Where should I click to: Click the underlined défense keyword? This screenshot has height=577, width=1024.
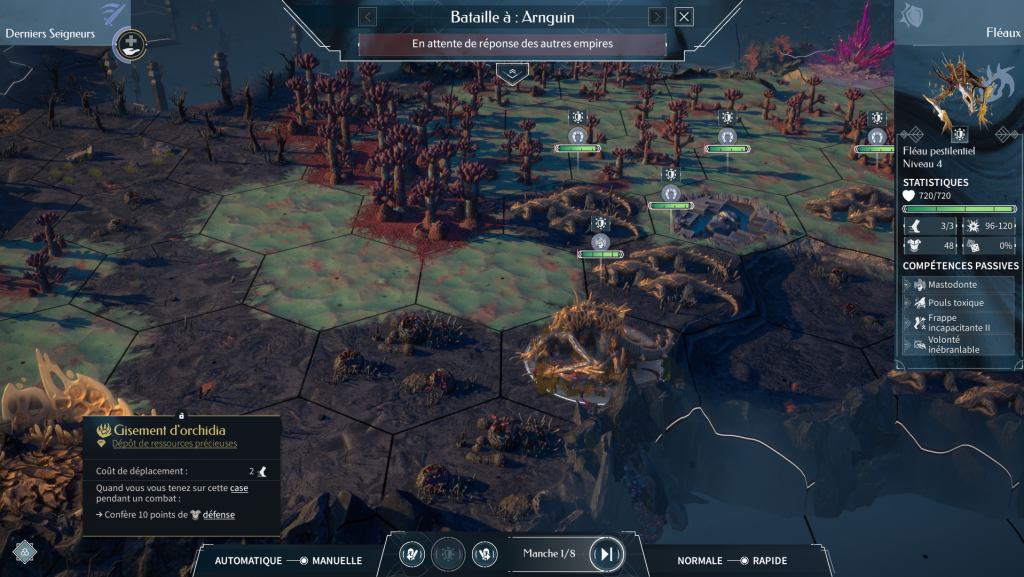point(218,515)
